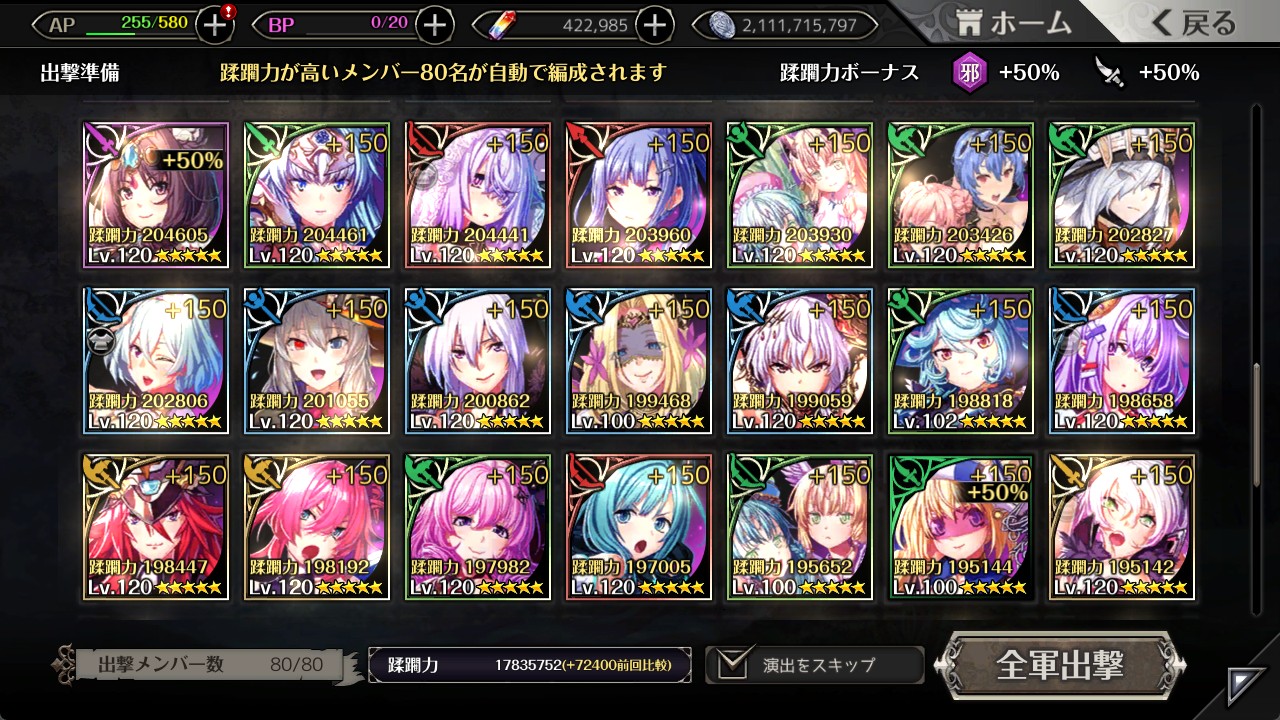Open the Lv.100 unit with 蹂躙力 199468
This screenshot has height=720, width=1280.
coord(639,361)
